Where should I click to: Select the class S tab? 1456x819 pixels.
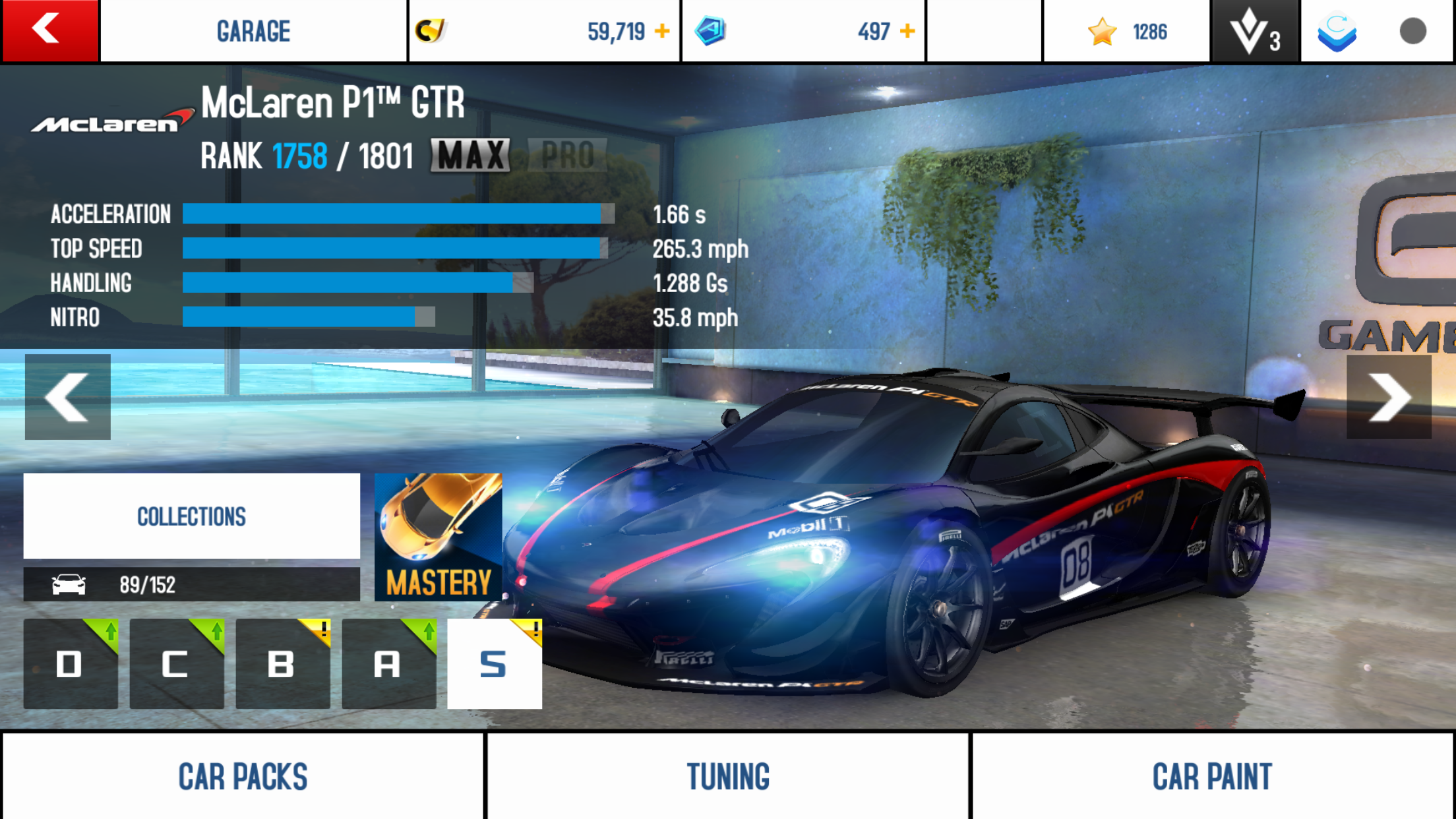pos(494,664)
